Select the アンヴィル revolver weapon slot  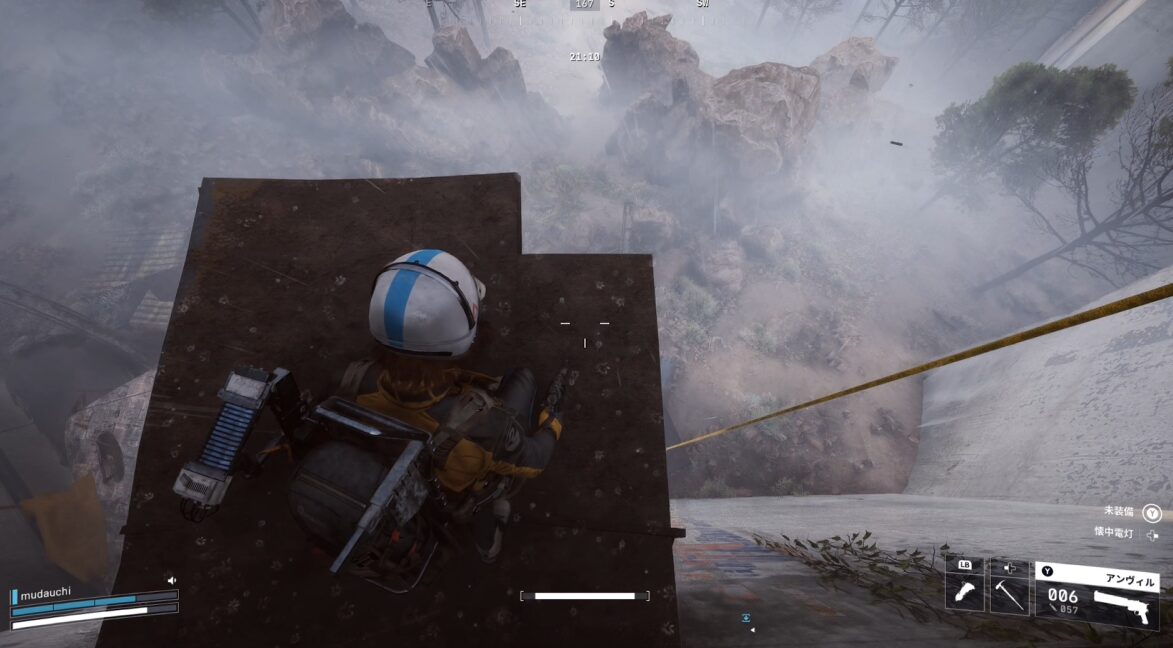[1097, 596]
